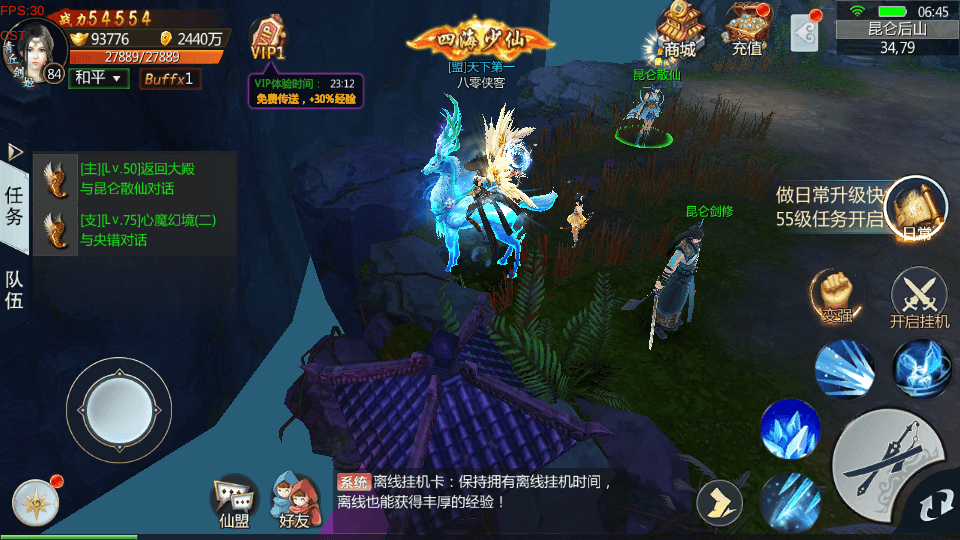The height and width of the screenshot is (540, 960).
Task: Open the 好友 friends list
Action: [294, 499]
